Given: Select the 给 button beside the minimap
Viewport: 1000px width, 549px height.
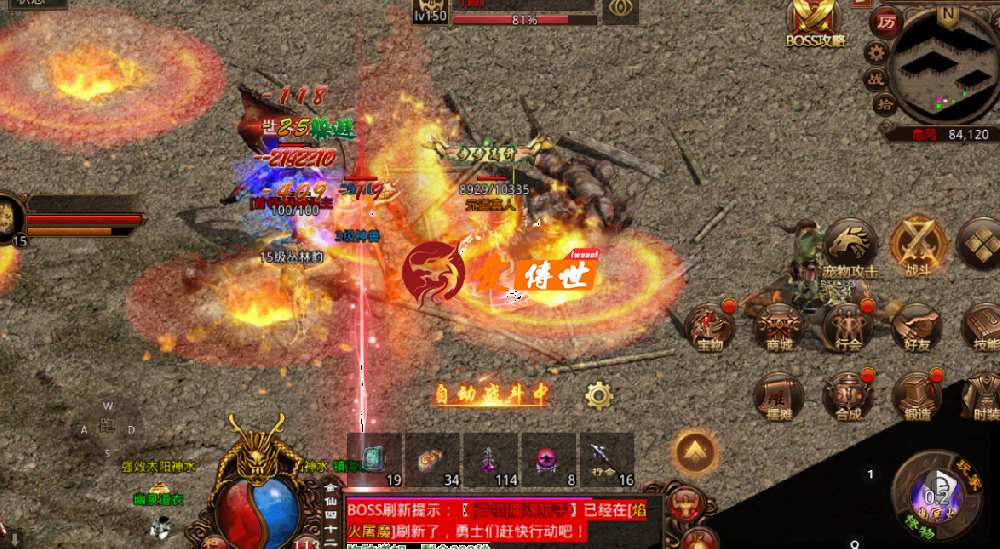Looking at the screenshot, I should [x=884, y=104].
